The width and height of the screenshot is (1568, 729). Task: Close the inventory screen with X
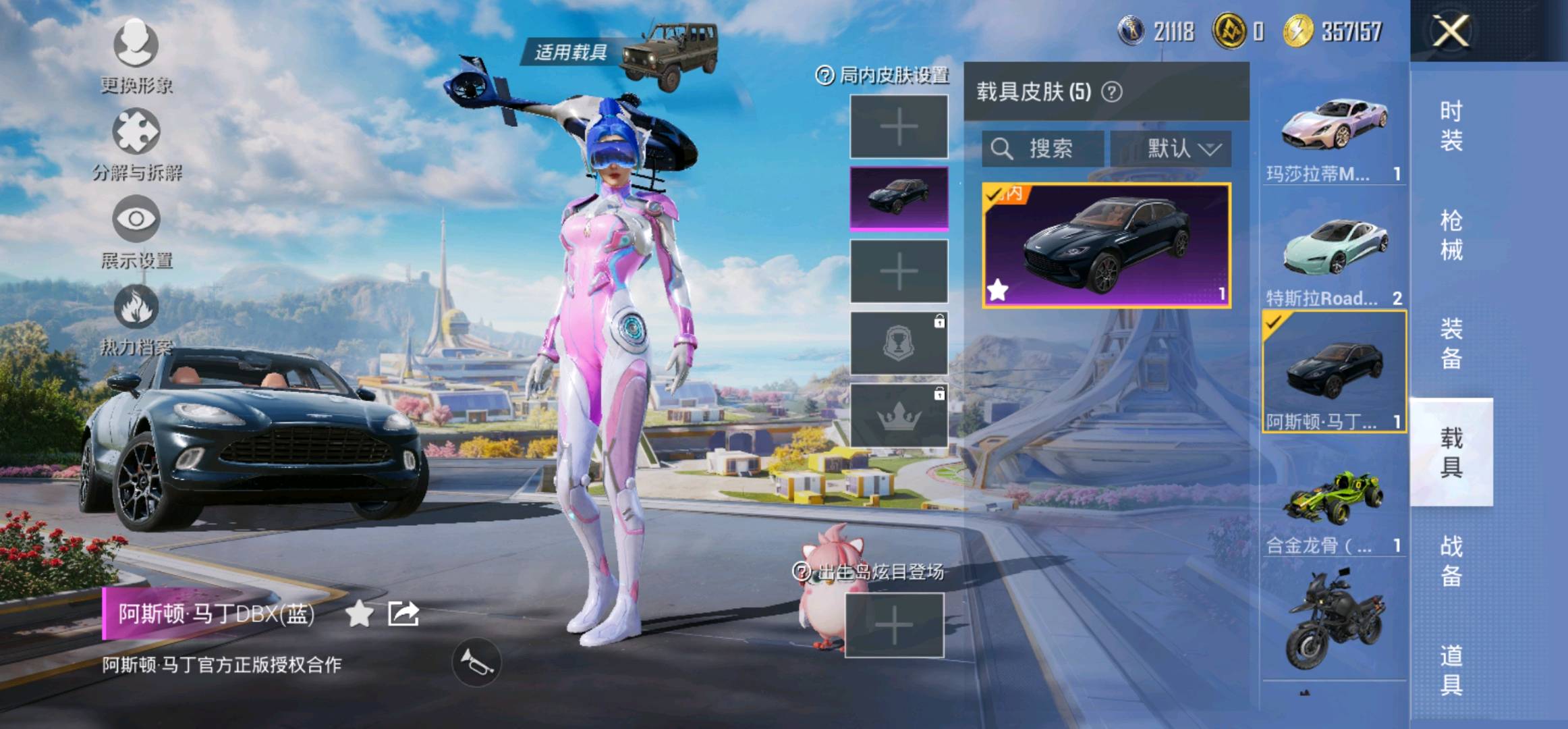(1450, 31)
